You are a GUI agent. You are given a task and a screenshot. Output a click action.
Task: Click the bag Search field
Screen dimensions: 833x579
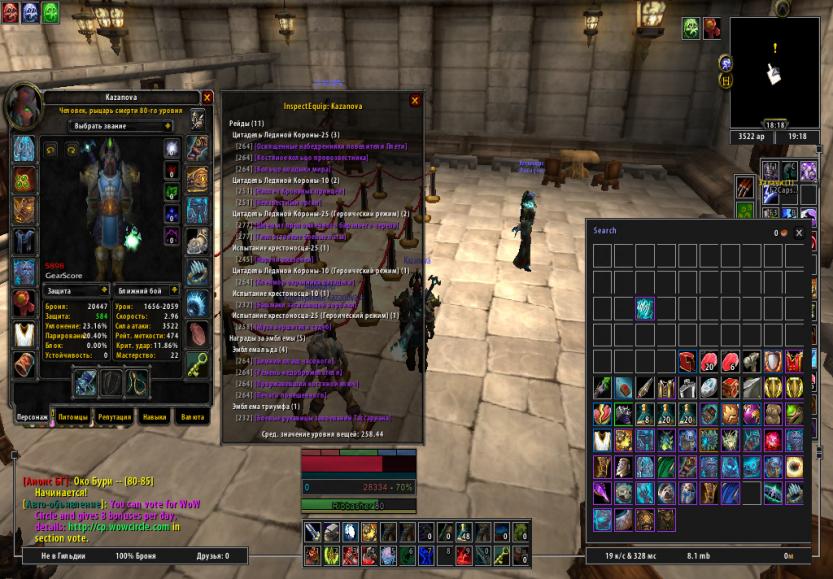(x=680, y=231)
